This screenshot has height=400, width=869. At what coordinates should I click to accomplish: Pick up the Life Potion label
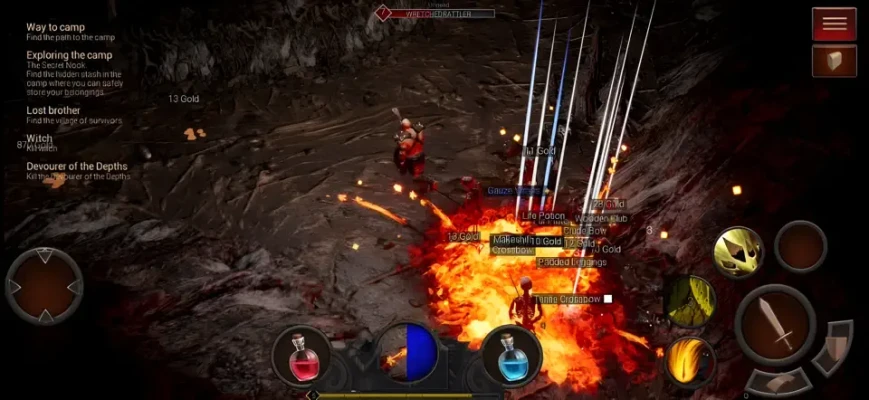pyautogui.click(x=543, y=216)
